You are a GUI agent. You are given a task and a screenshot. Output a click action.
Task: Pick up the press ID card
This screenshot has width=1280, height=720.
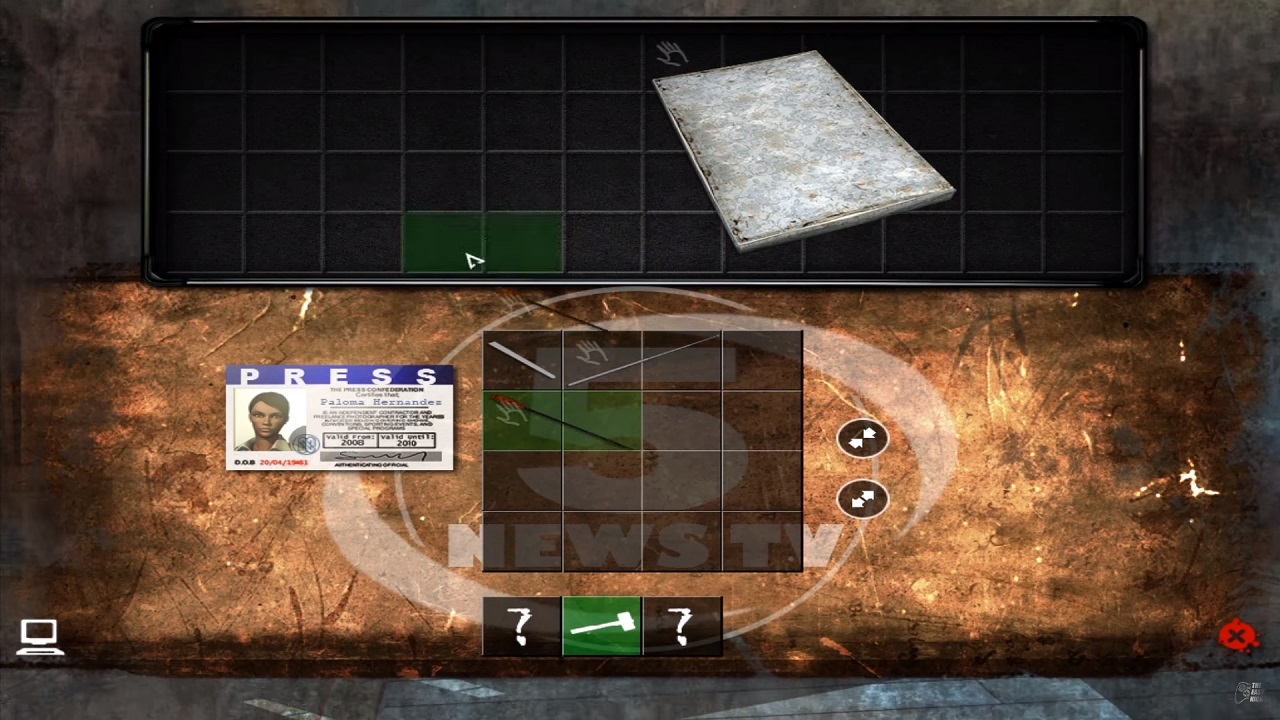click(x=339, y=418)
